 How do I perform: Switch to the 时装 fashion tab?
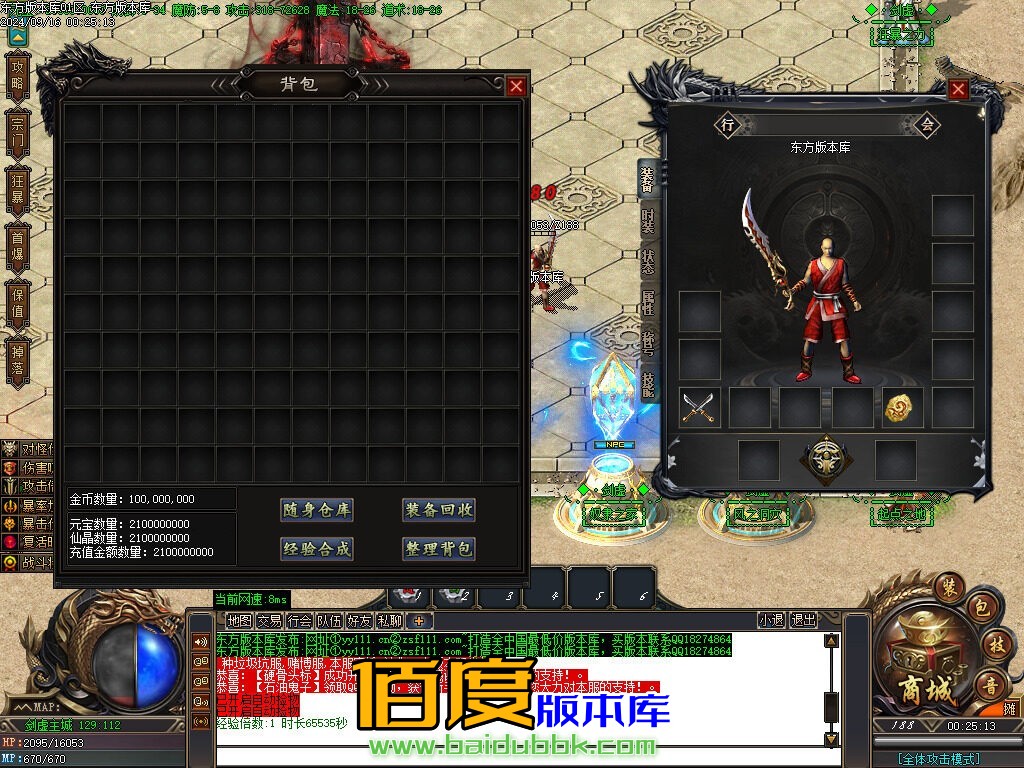pyautogui.click(x=648, y=221)
